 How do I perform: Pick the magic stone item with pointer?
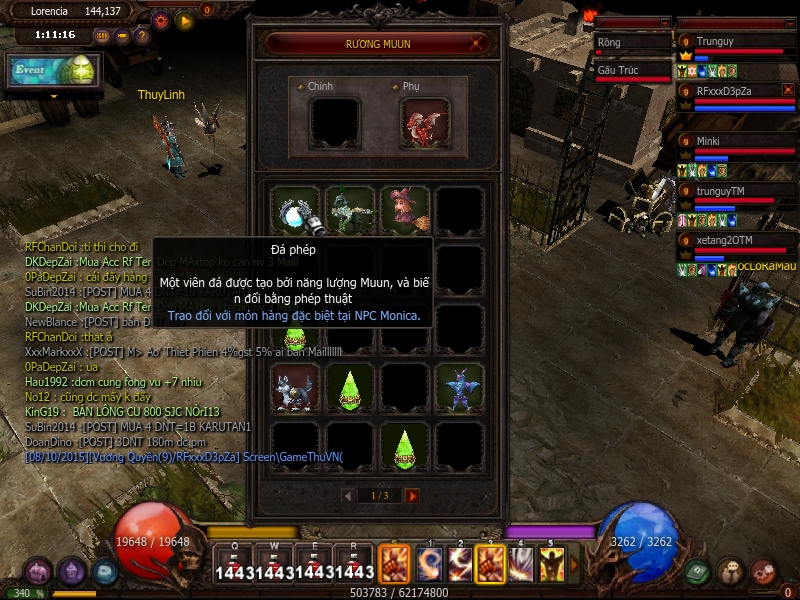(296, 210)
